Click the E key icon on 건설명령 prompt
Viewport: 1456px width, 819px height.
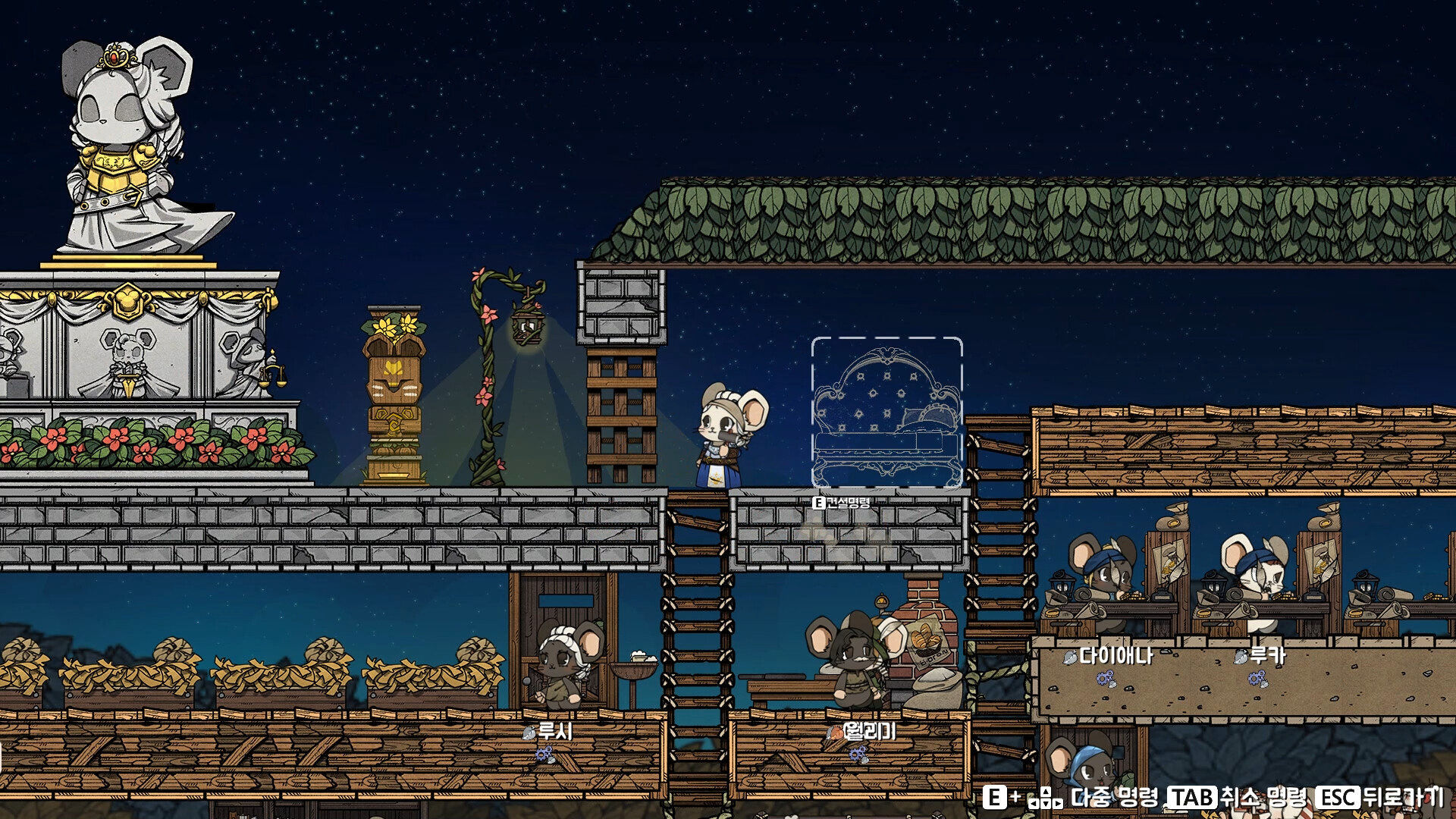(x=818, y=503)
